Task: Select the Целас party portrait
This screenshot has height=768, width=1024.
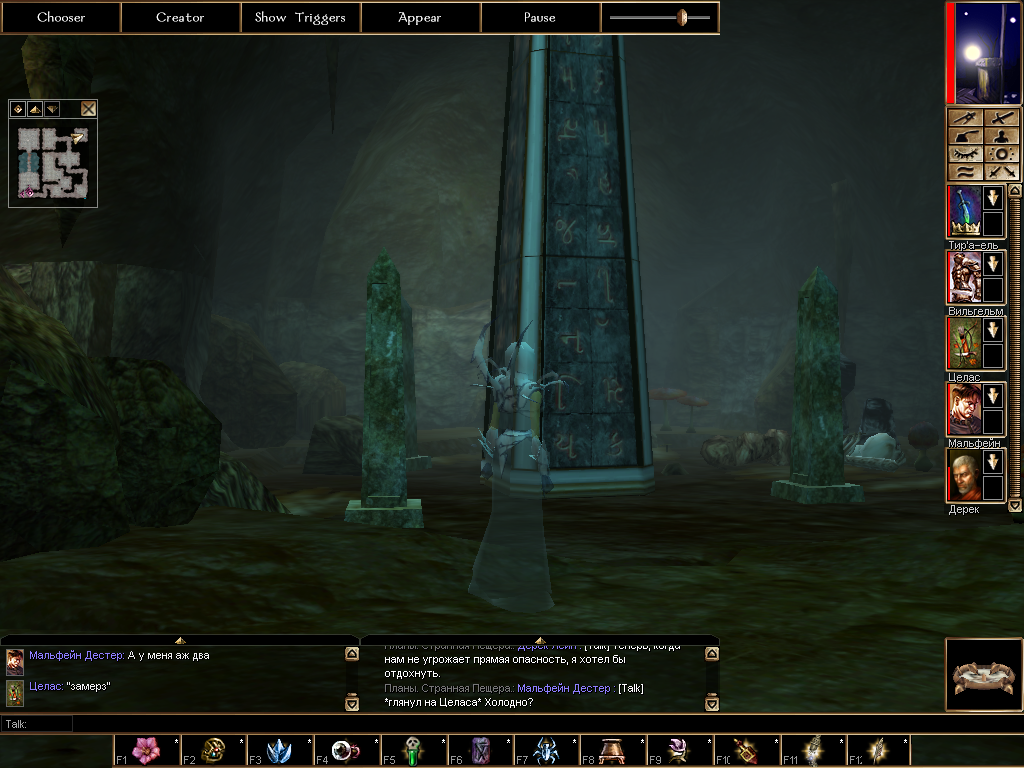Action: click(963, 343)
